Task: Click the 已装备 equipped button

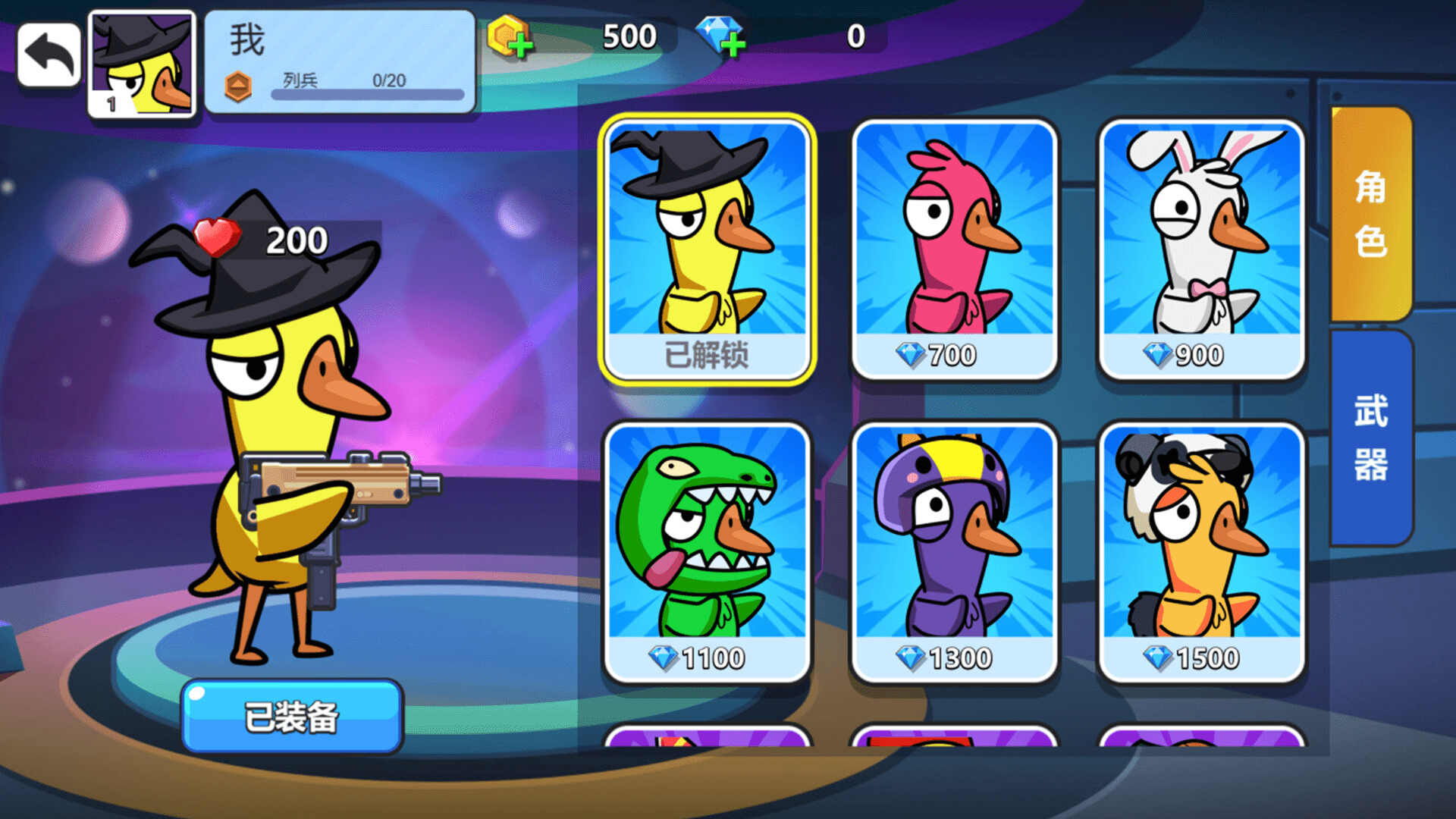Action: pos(292,717)
